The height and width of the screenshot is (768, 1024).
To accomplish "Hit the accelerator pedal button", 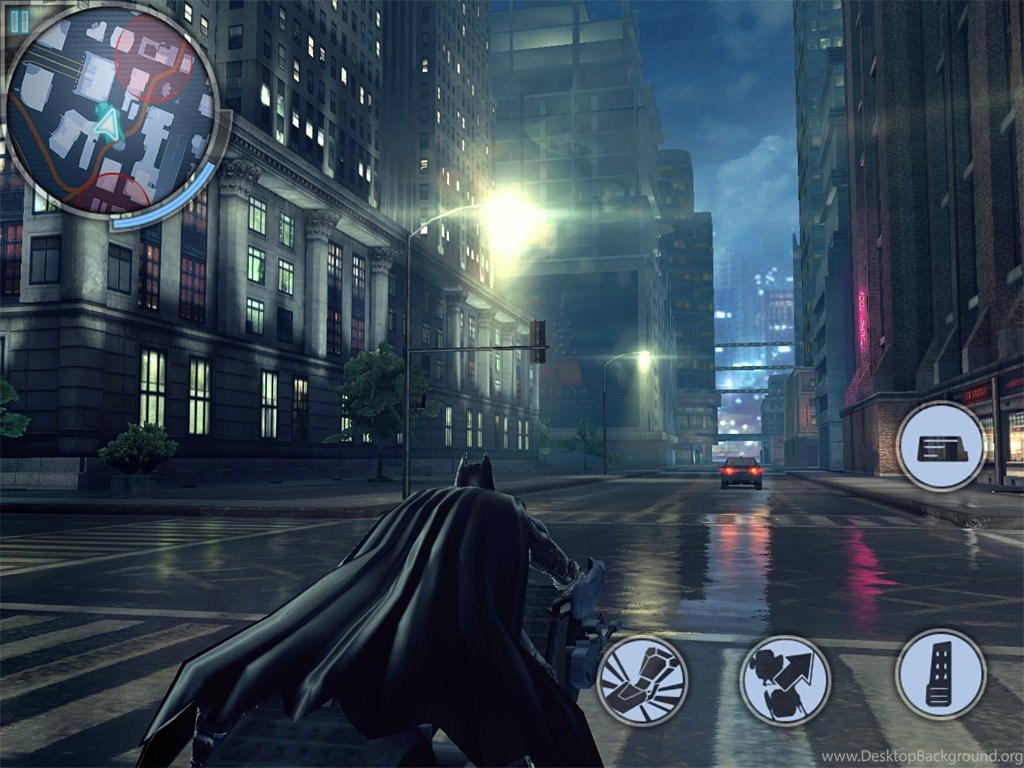I will pyautogui.click(x=940, y=674).
